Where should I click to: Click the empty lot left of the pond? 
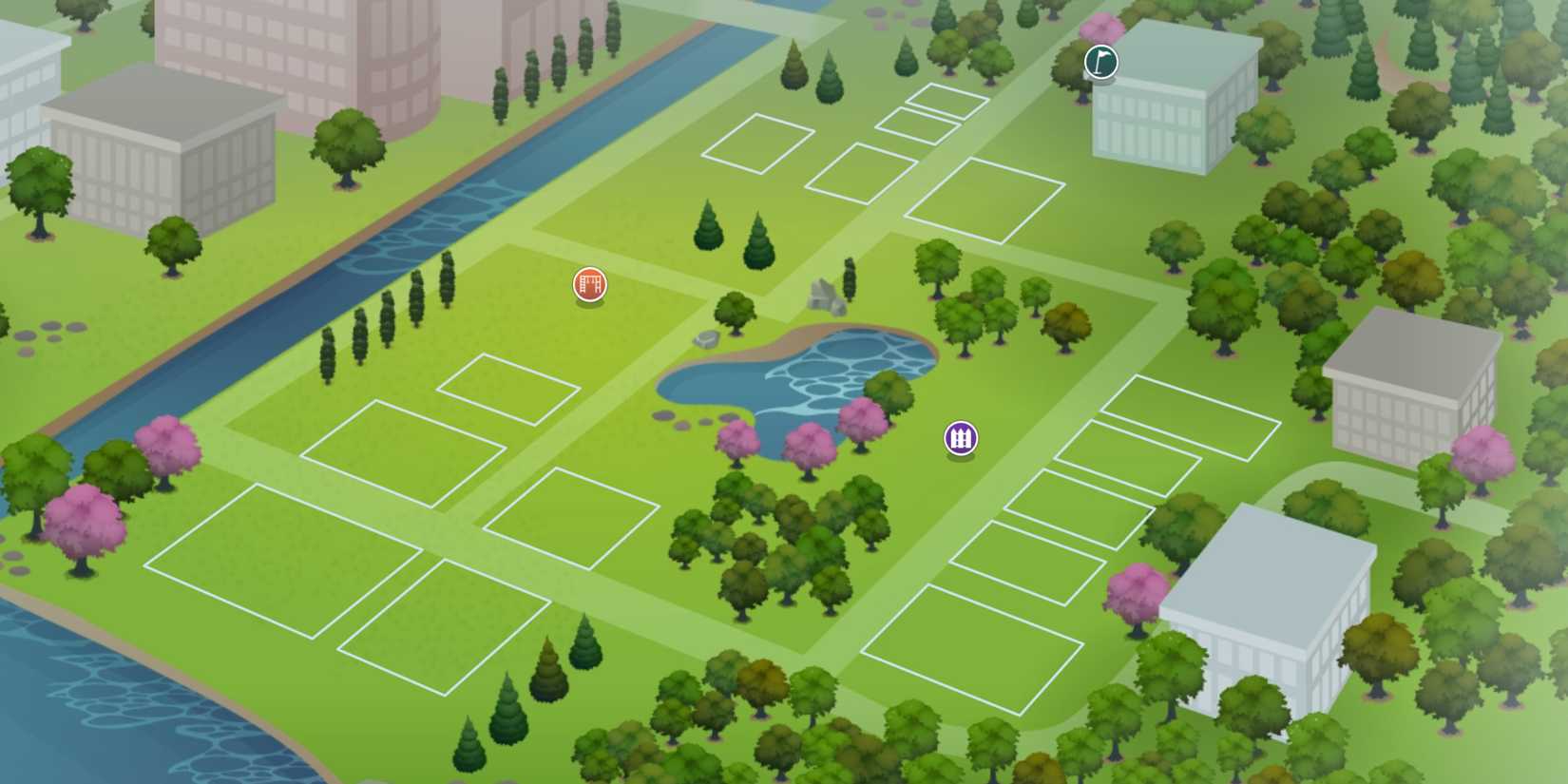(x=570, y=504)
